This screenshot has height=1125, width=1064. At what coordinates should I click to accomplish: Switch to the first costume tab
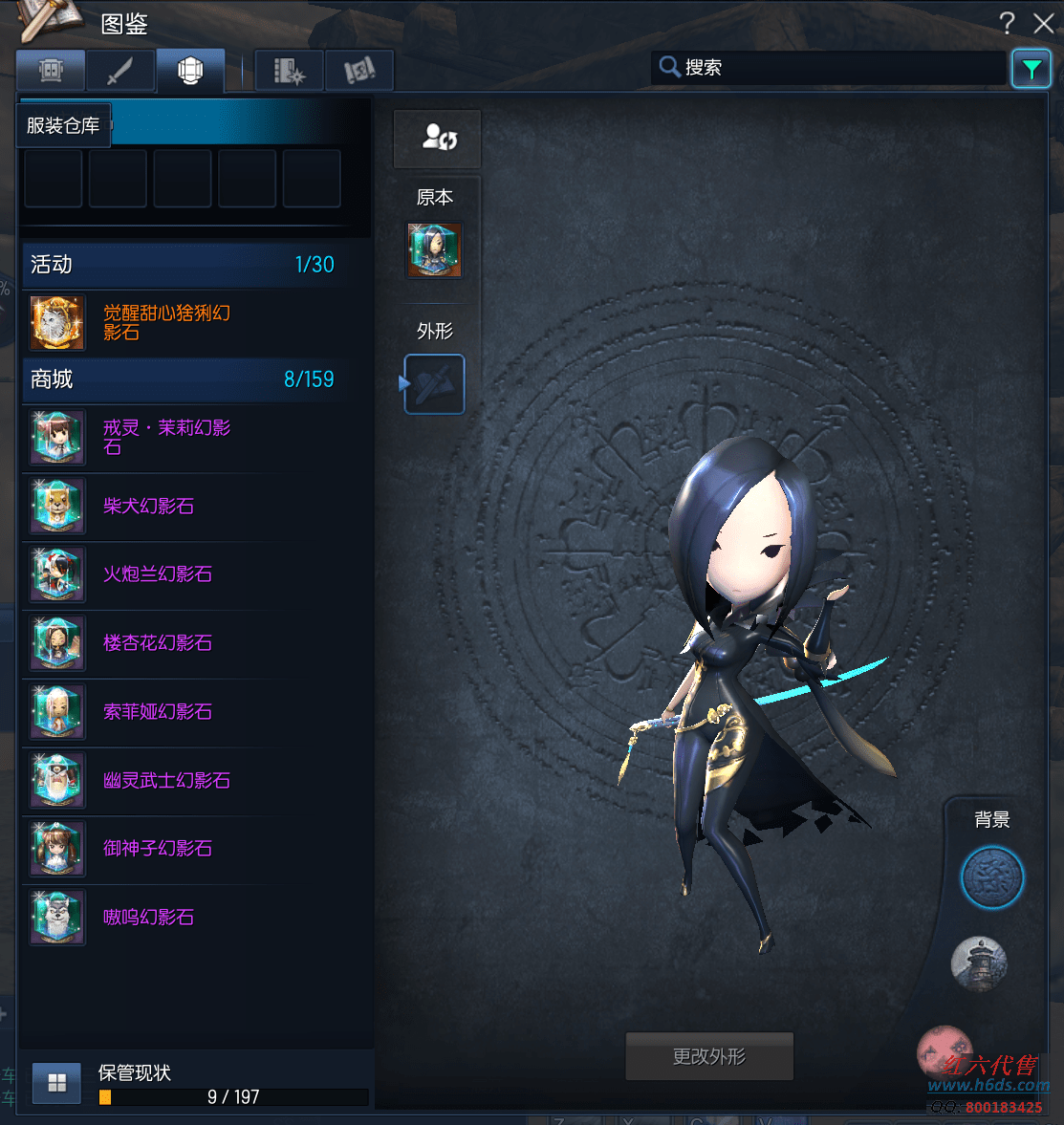coord(51,71)
